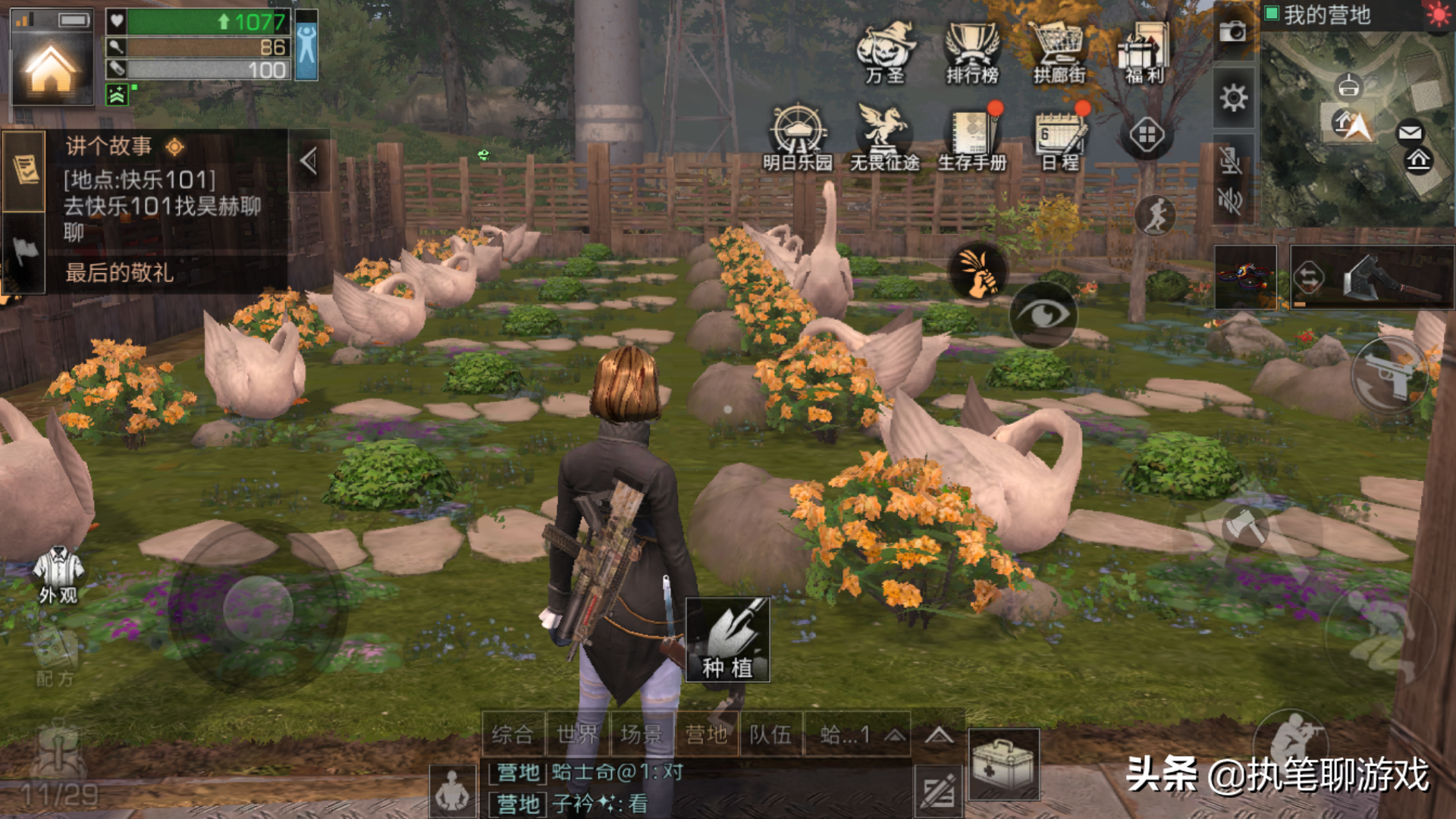Open the gear settings icon
This screenshot has width=1456, height=819.
click(1233, 98)
